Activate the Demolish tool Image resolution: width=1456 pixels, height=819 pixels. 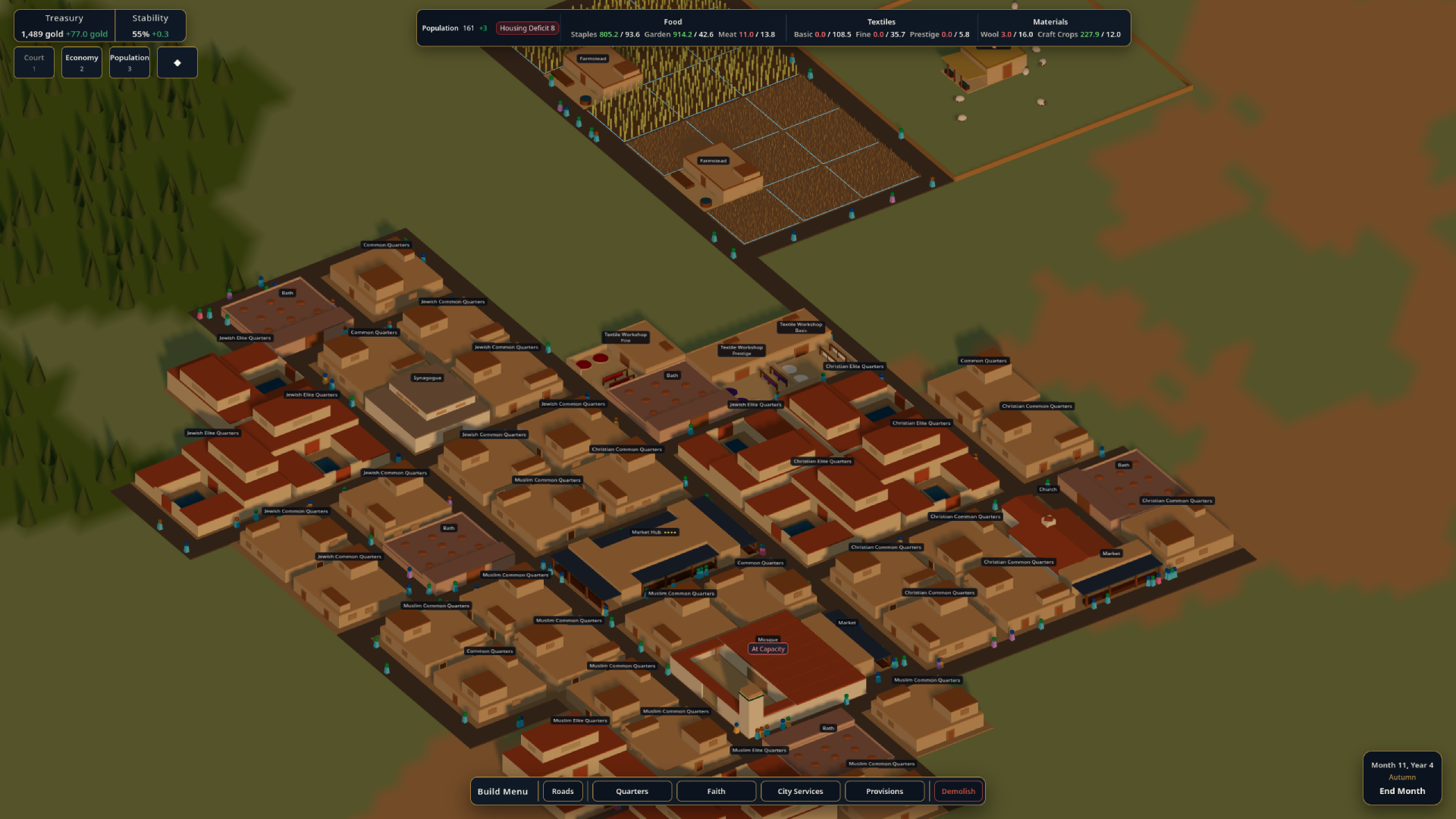958,791
